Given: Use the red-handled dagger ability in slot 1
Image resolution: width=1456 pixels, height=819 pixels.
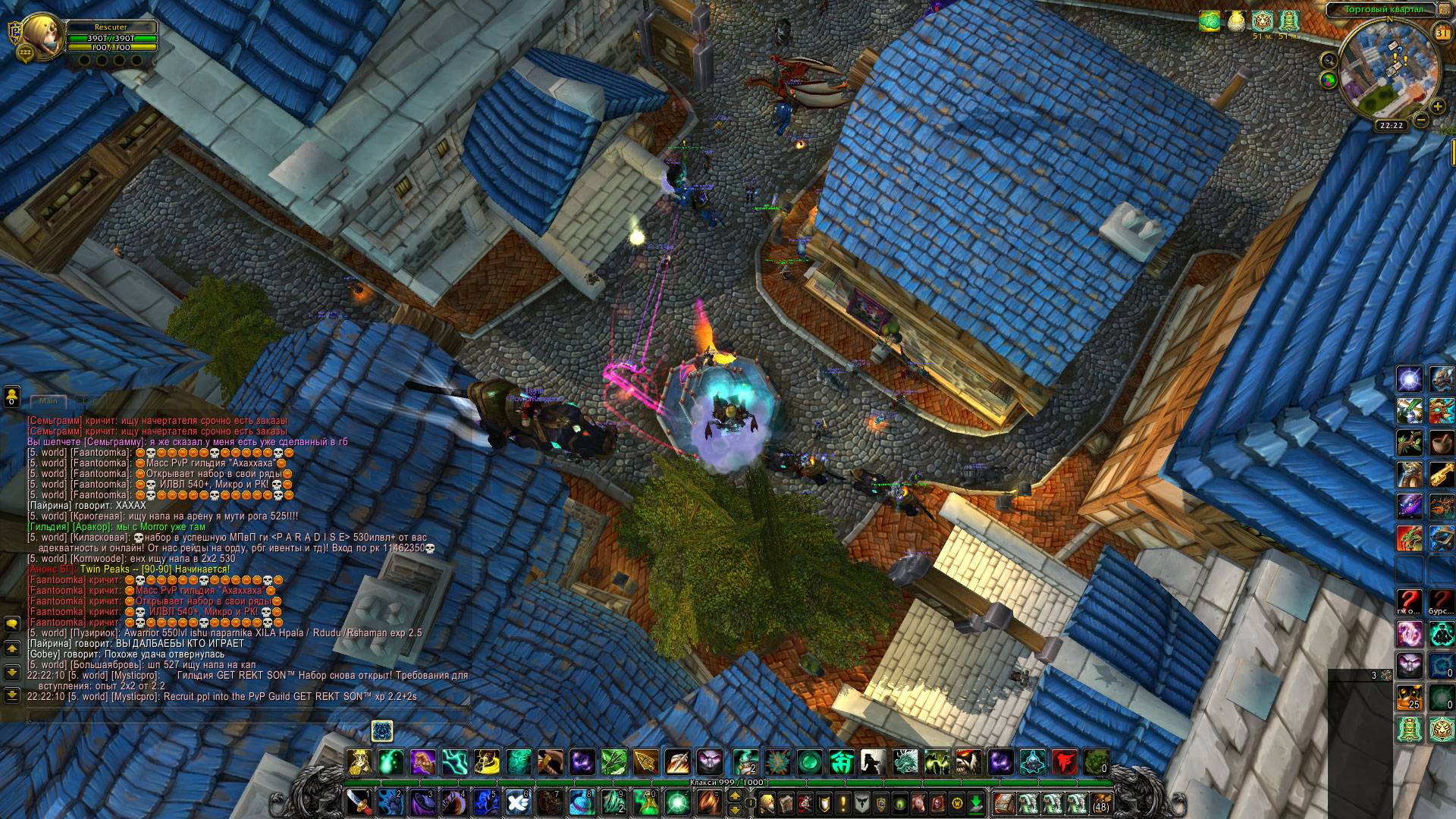Looking at the screenshot, I should [x=359, y=801].
